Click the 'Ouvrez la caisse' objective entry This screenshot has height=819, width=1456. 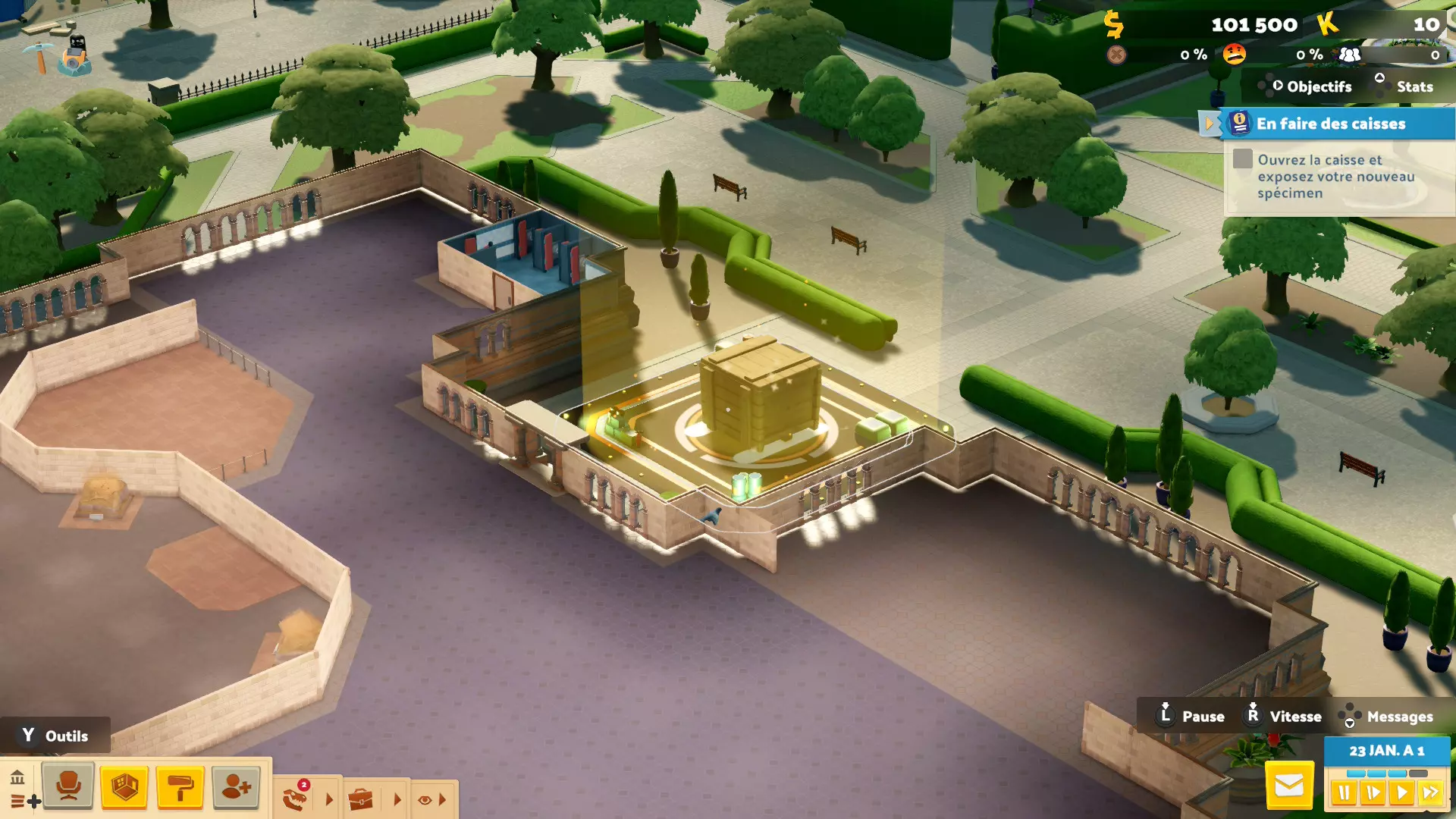click(x=1336, y=177)
